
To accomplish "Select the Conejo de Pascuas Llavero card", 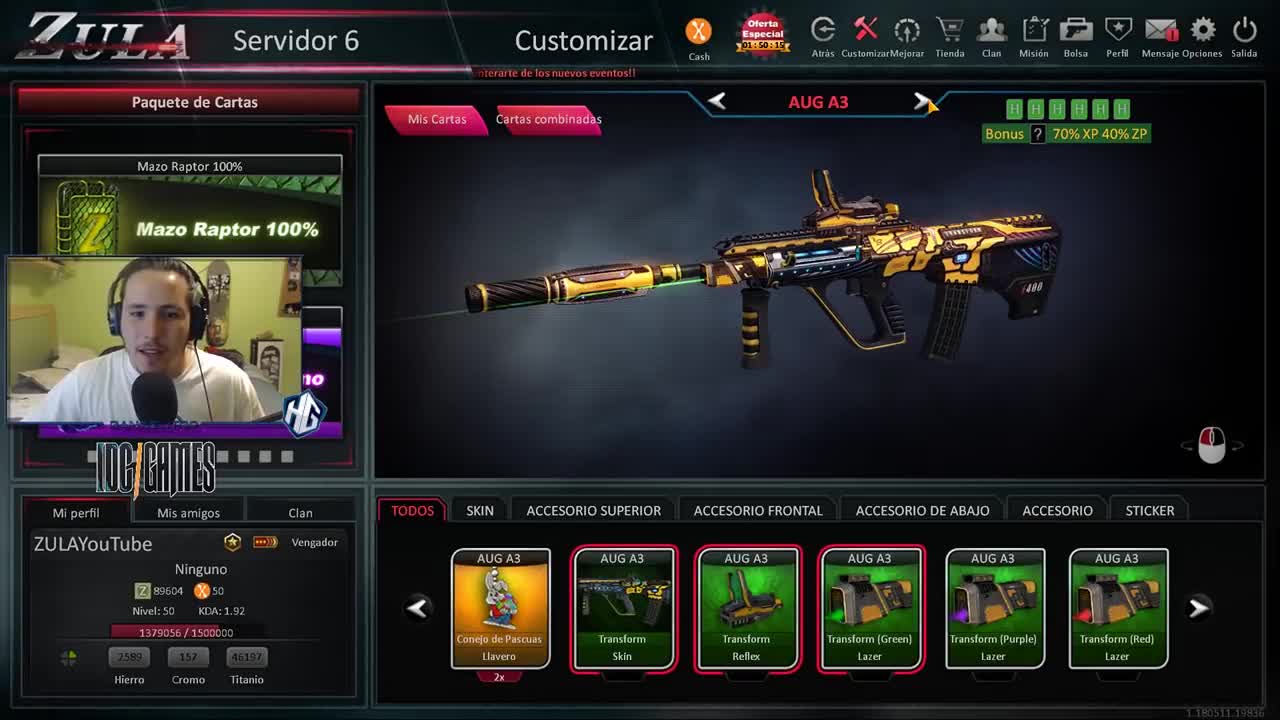I will [x=500, y=608].
